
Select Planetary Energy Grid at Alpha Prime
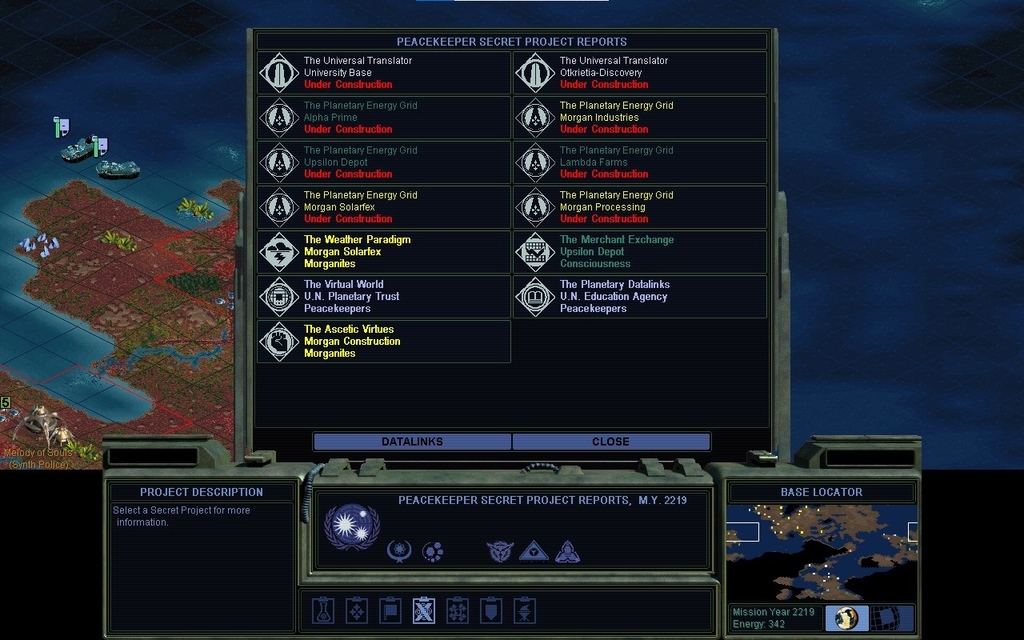point(384,118)
